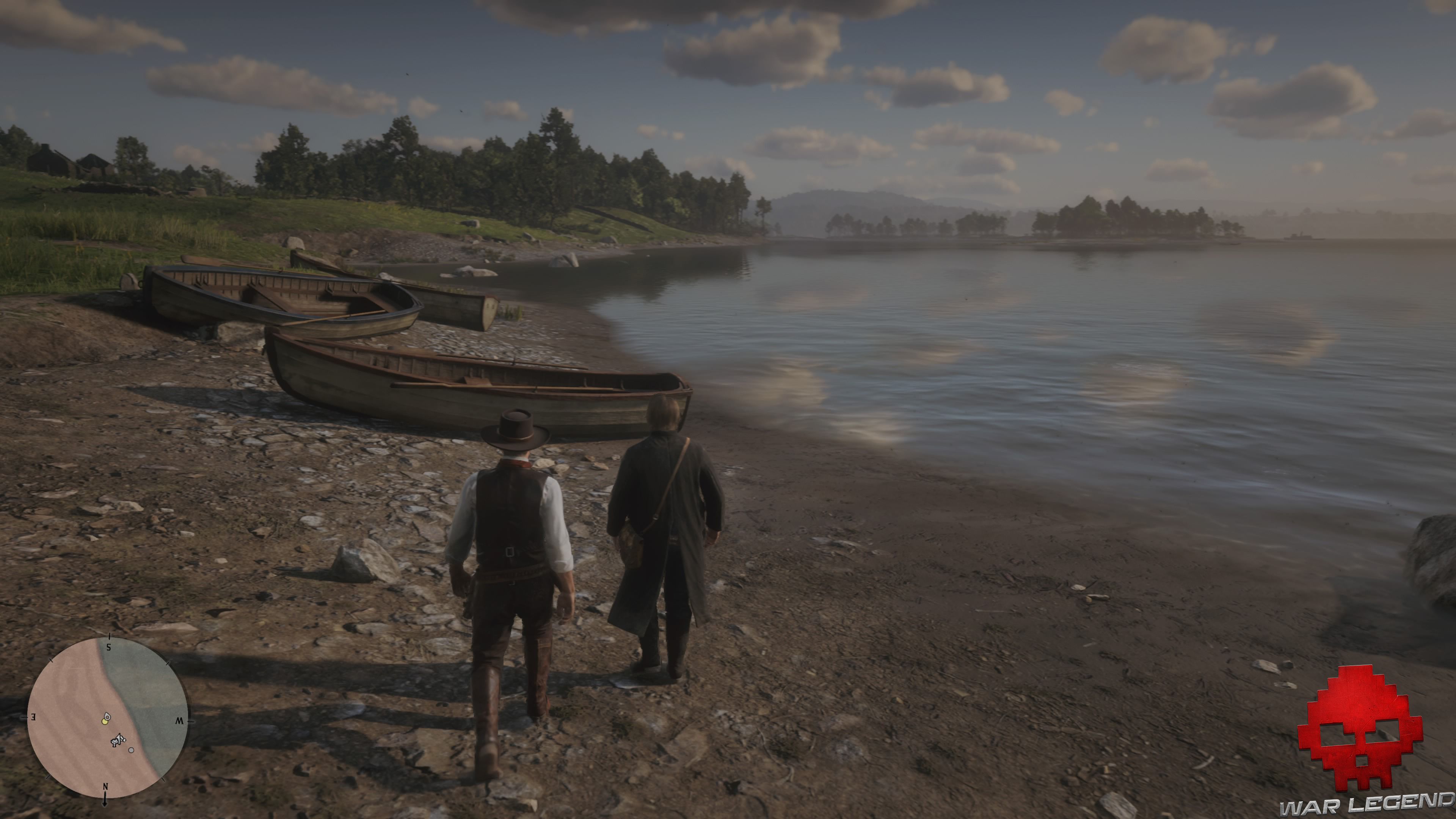Click the 'N' compass letter on minimap
The image size is (1456, 819).
[105, 787]
